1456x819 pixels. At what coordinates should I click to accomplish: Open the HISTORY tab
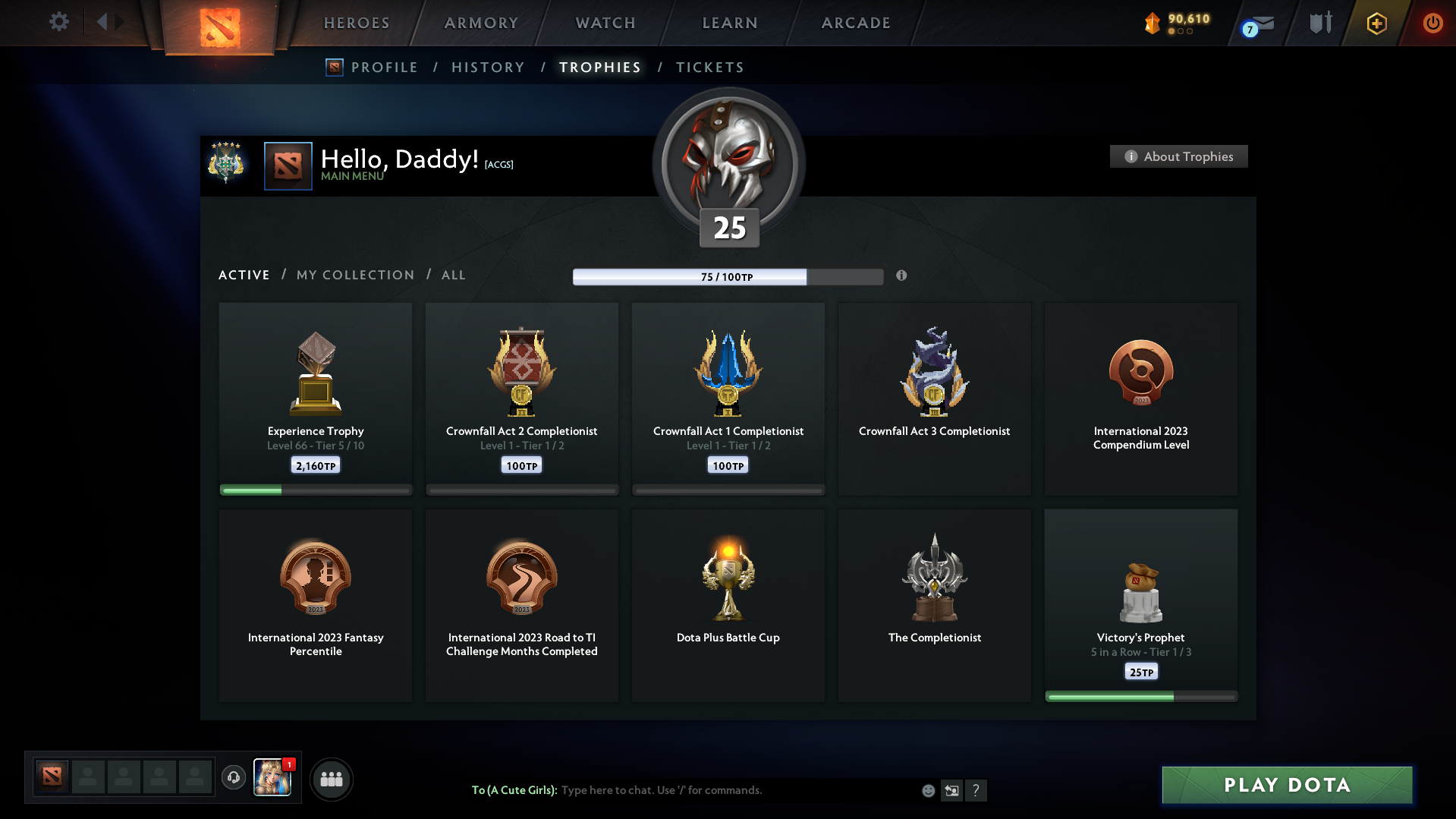point(488,68)
